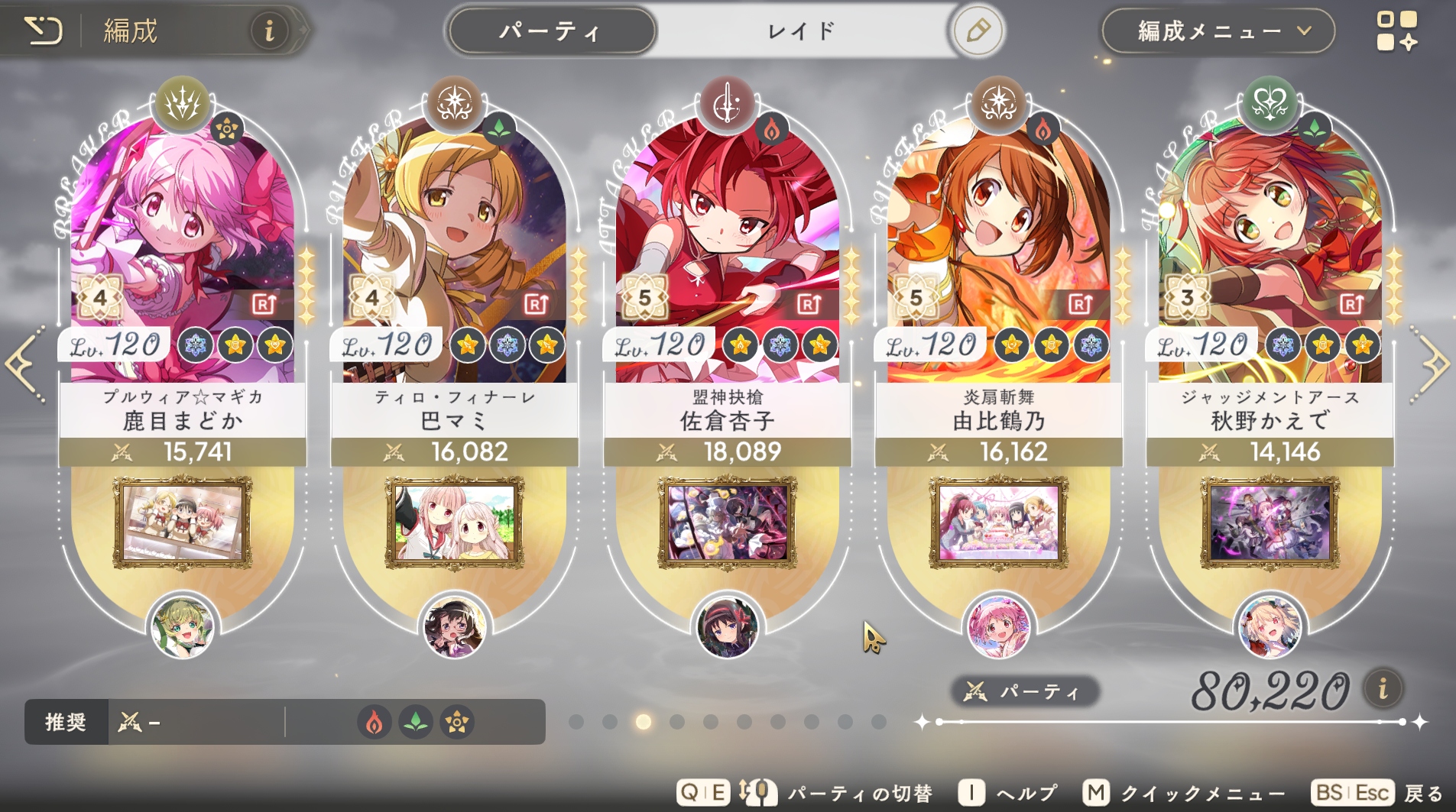Select the 佐倉杏子 character card
Viewport: 1456px width, 812px height.
click(x=727, y=252)
